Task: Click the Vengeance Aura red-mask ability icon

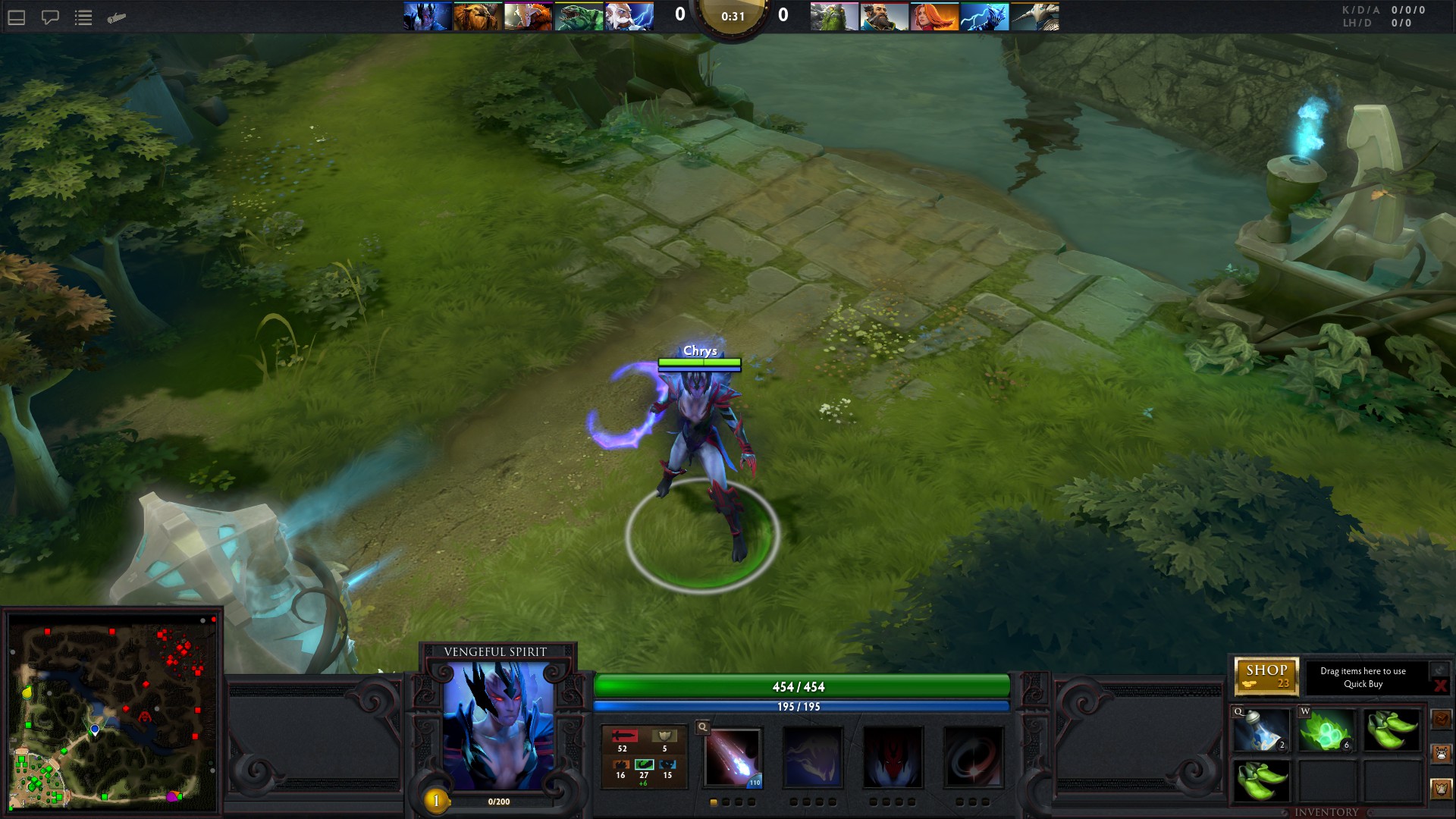Action: [893, 757]
